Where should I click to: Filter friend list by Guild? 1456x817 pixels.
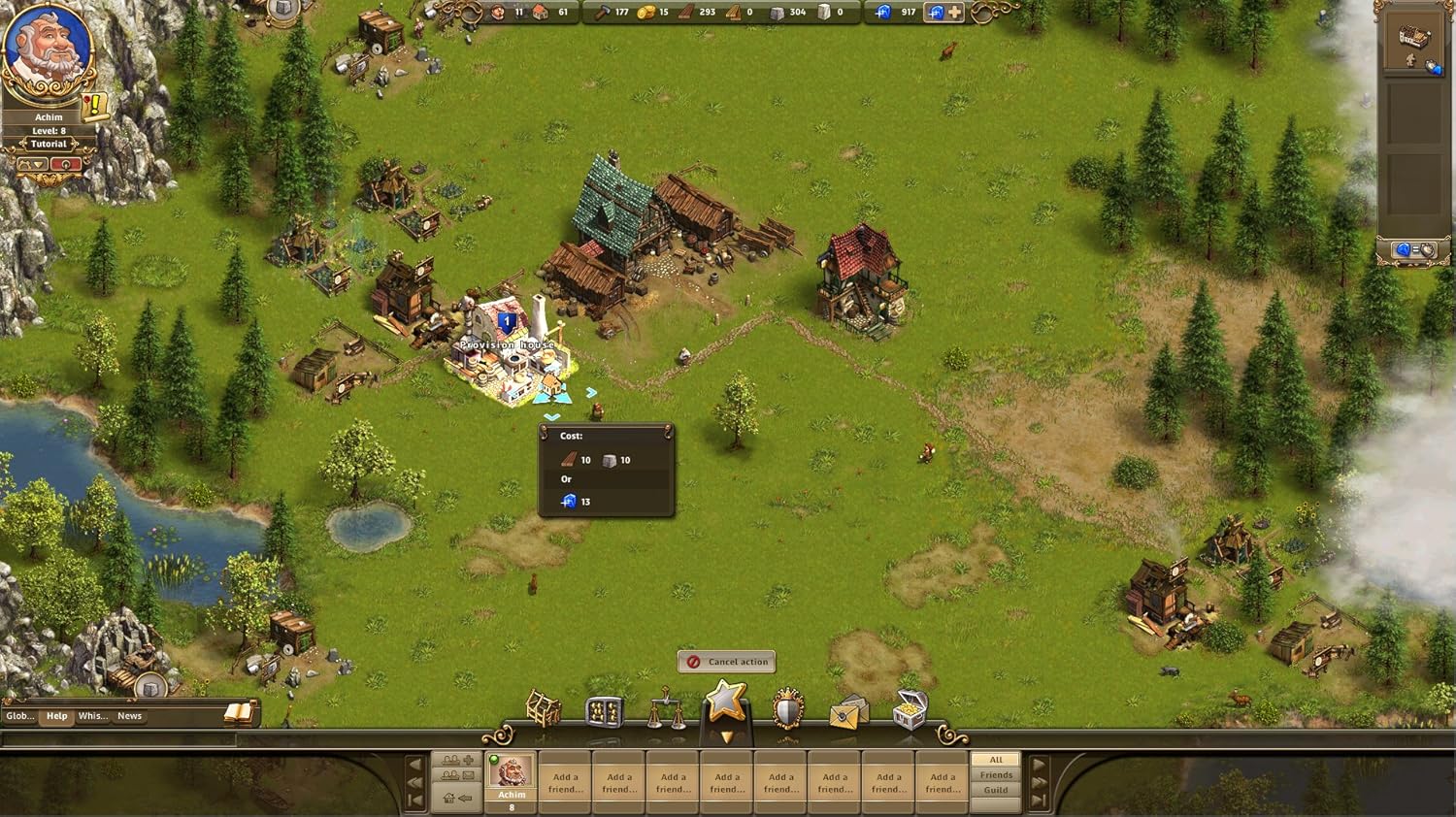coord(996,790)
